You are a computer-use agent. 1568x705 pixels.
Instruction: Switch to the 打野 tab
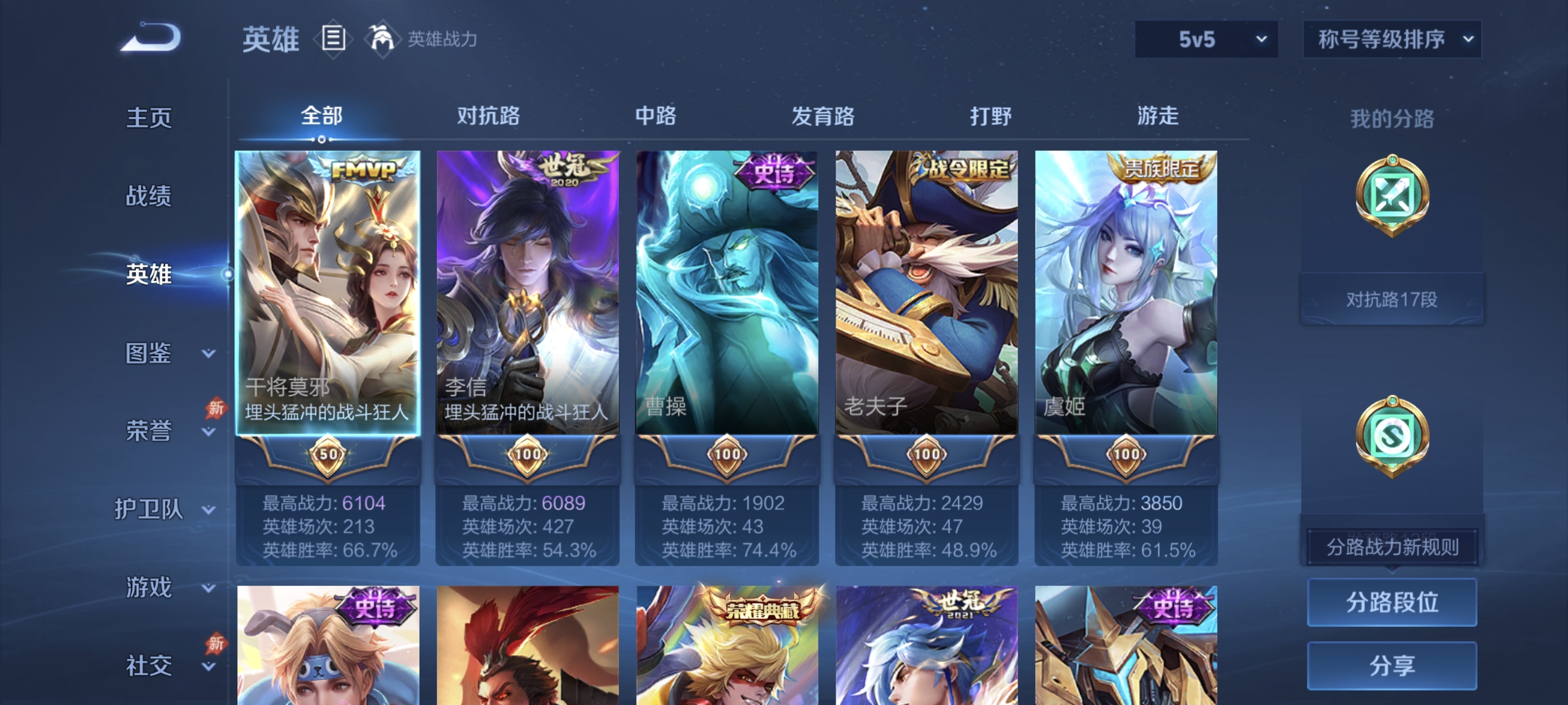[991, 116]
